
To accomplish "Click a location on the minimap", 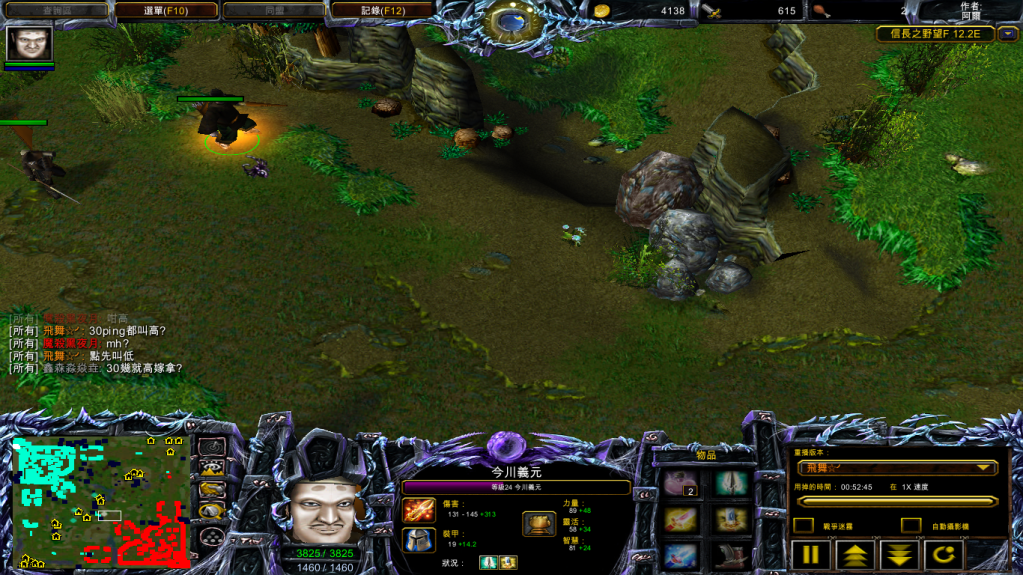I will (x=100, y=500).
